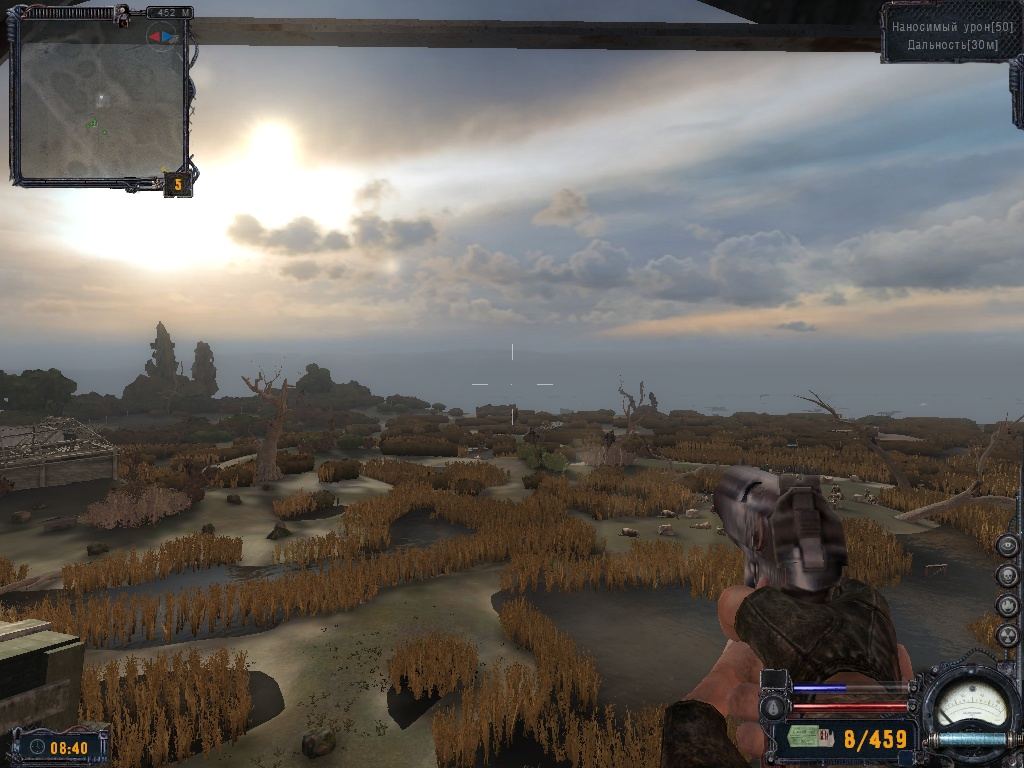Image resolution: width=1024 pixels, height=768 pixels.
Task: Click the contacts counter showing 5
Action: 177,184
